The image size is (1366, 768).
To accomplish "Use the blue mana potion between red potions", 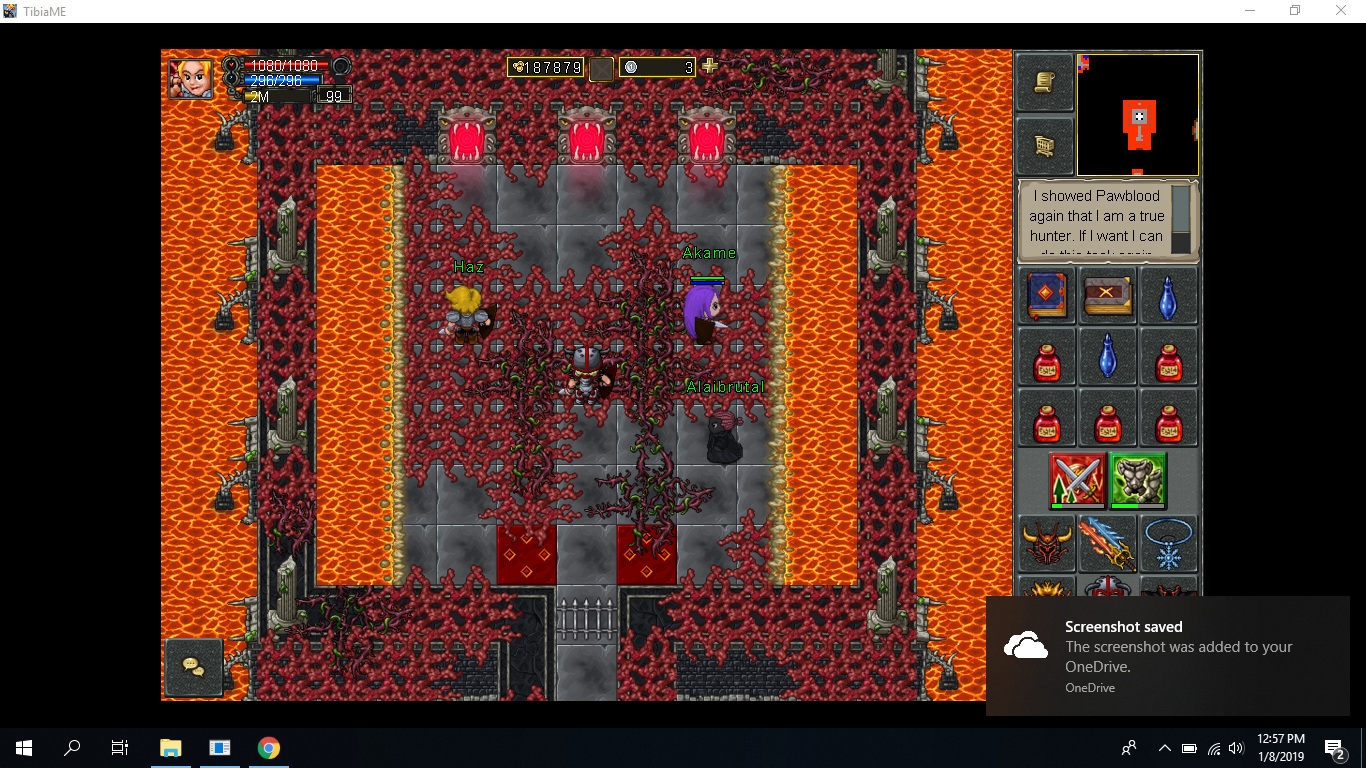I will [x=1108, y=357].
